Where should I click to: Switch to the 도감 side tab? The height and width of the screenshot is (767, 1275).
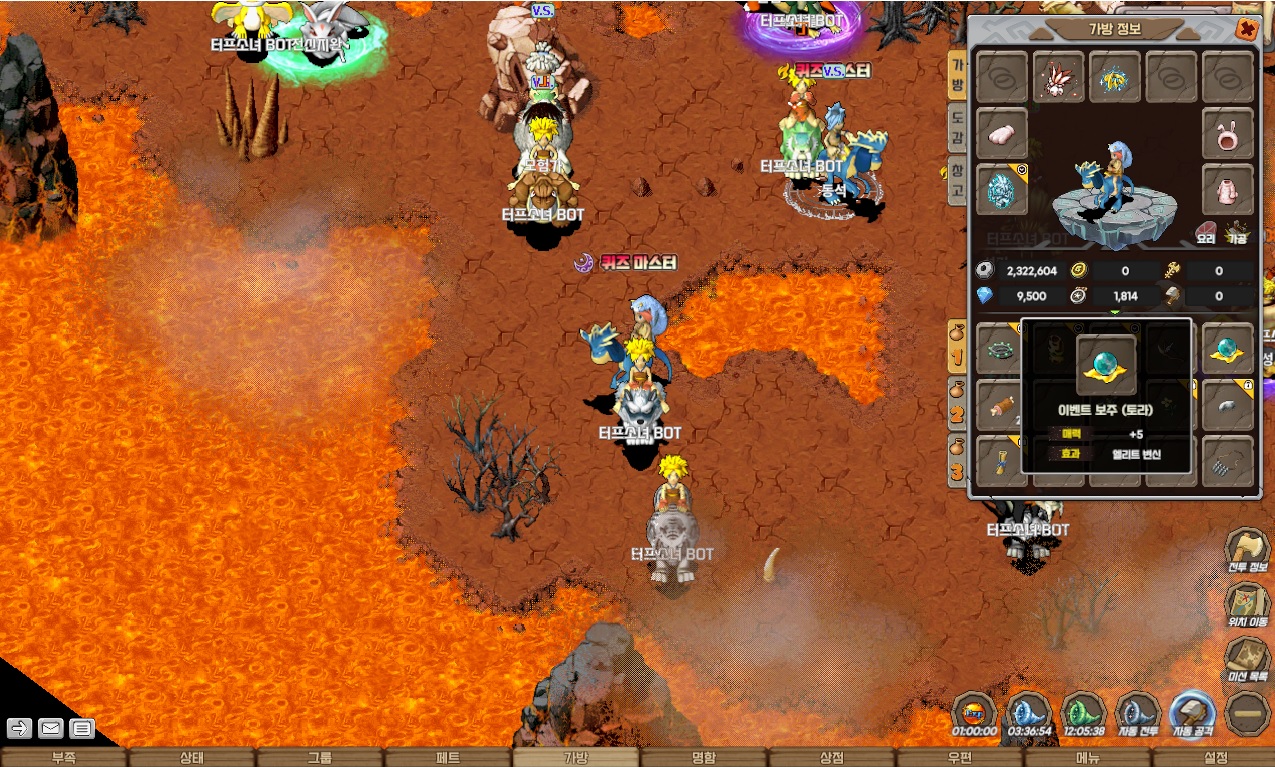point(957,127)
